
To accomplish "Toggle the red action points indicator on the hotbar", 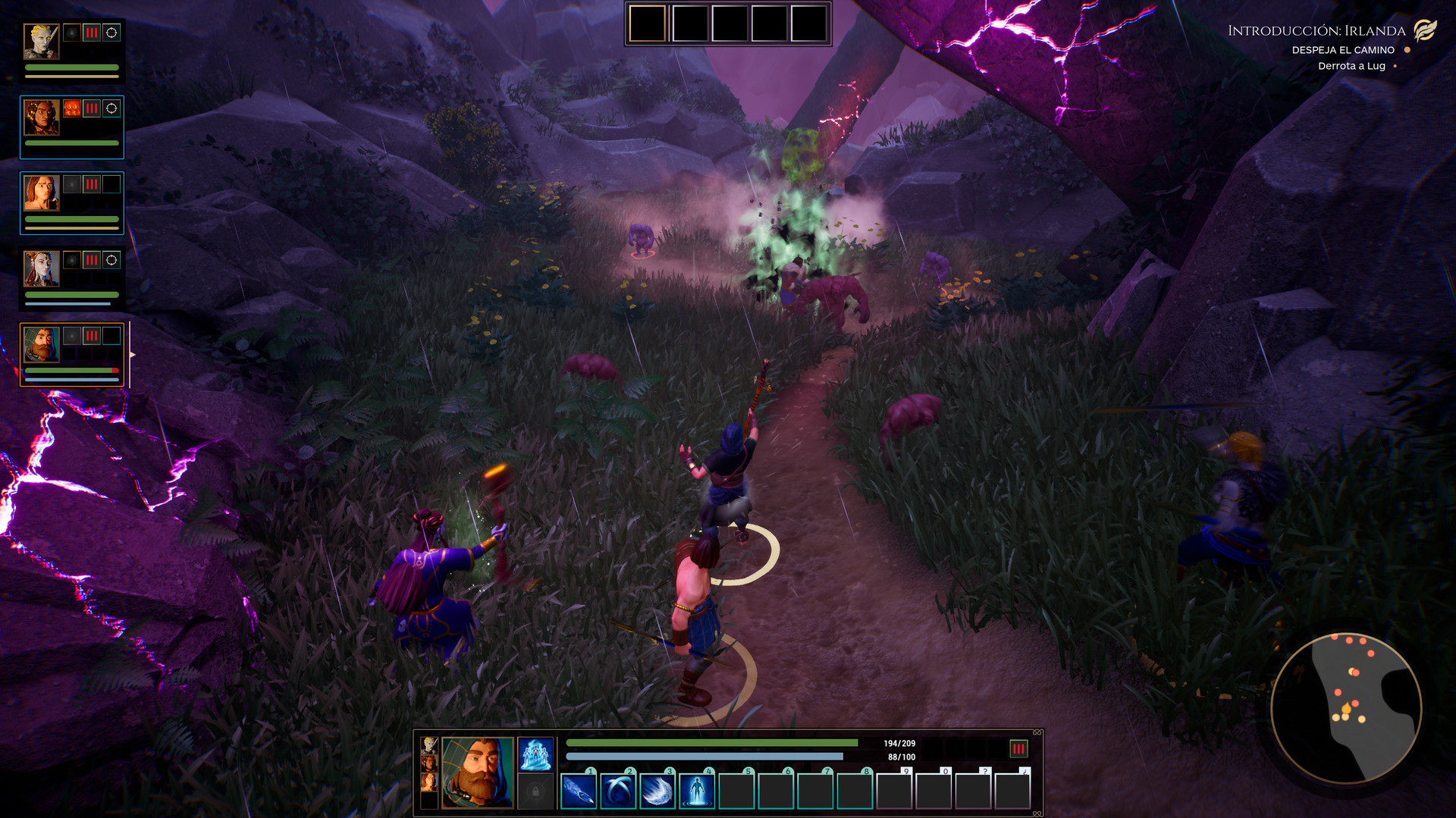I will [1018, 749].
